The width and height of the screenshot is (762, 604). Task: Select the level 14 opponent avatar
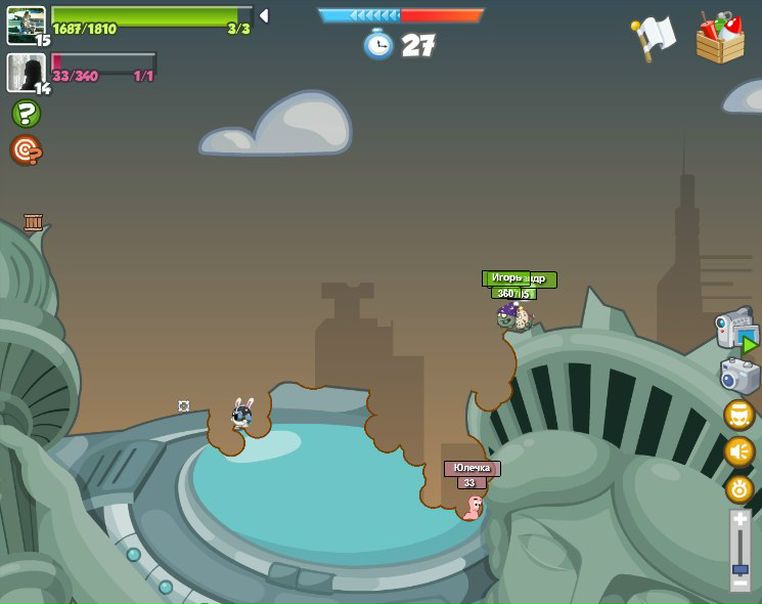click(26, 72)
